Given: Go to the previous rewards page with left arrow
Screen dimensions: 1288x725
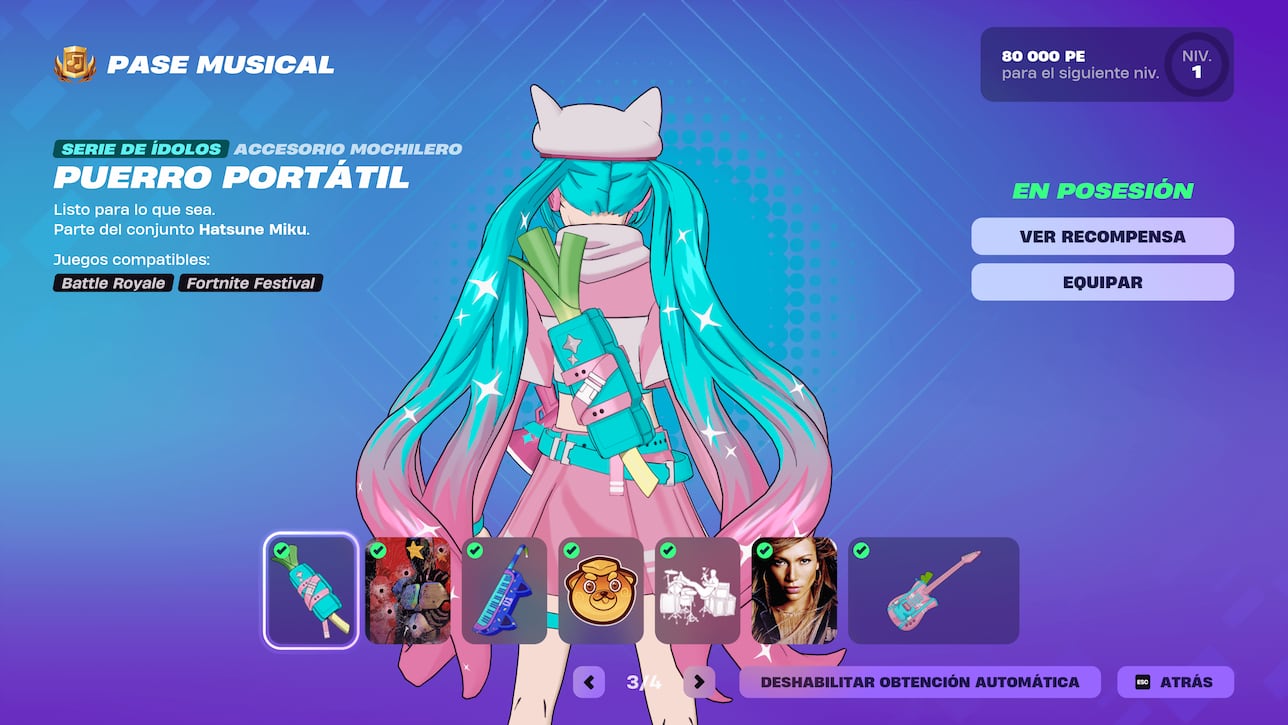Looking at the screenshot, I should [588, 682].
